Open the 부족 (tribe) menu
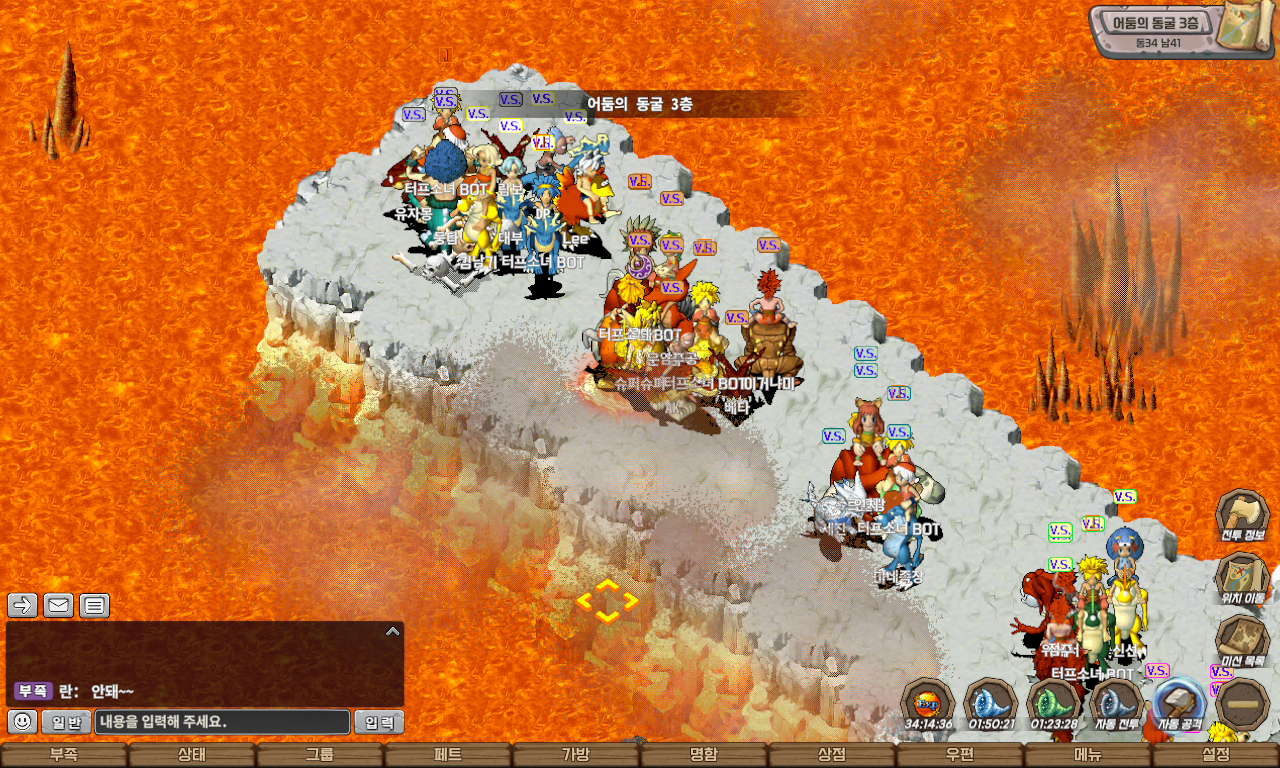 point(64,755)
